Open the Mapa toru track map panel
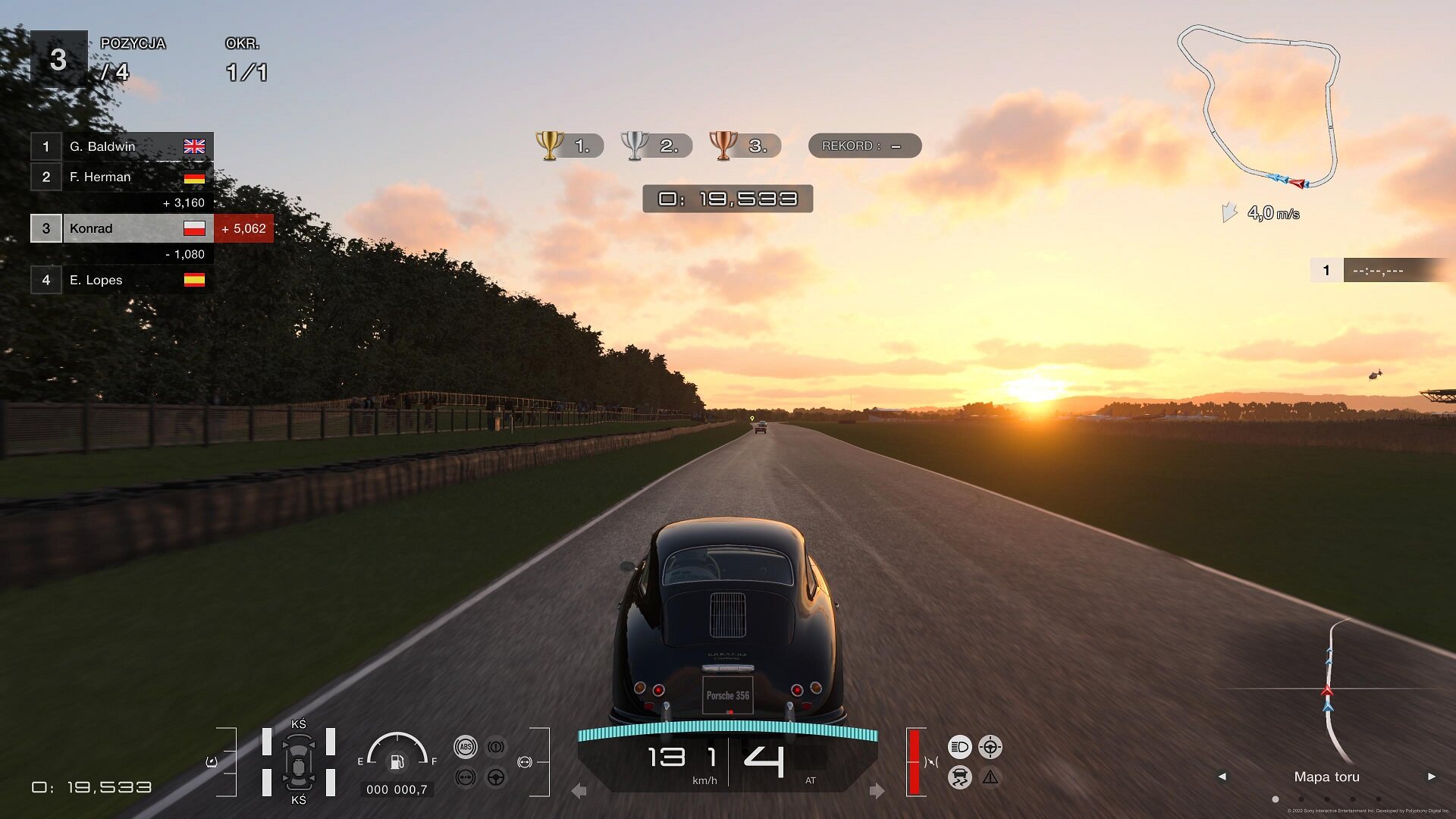Screen dimensions: 1456x819 point(1326,777)
